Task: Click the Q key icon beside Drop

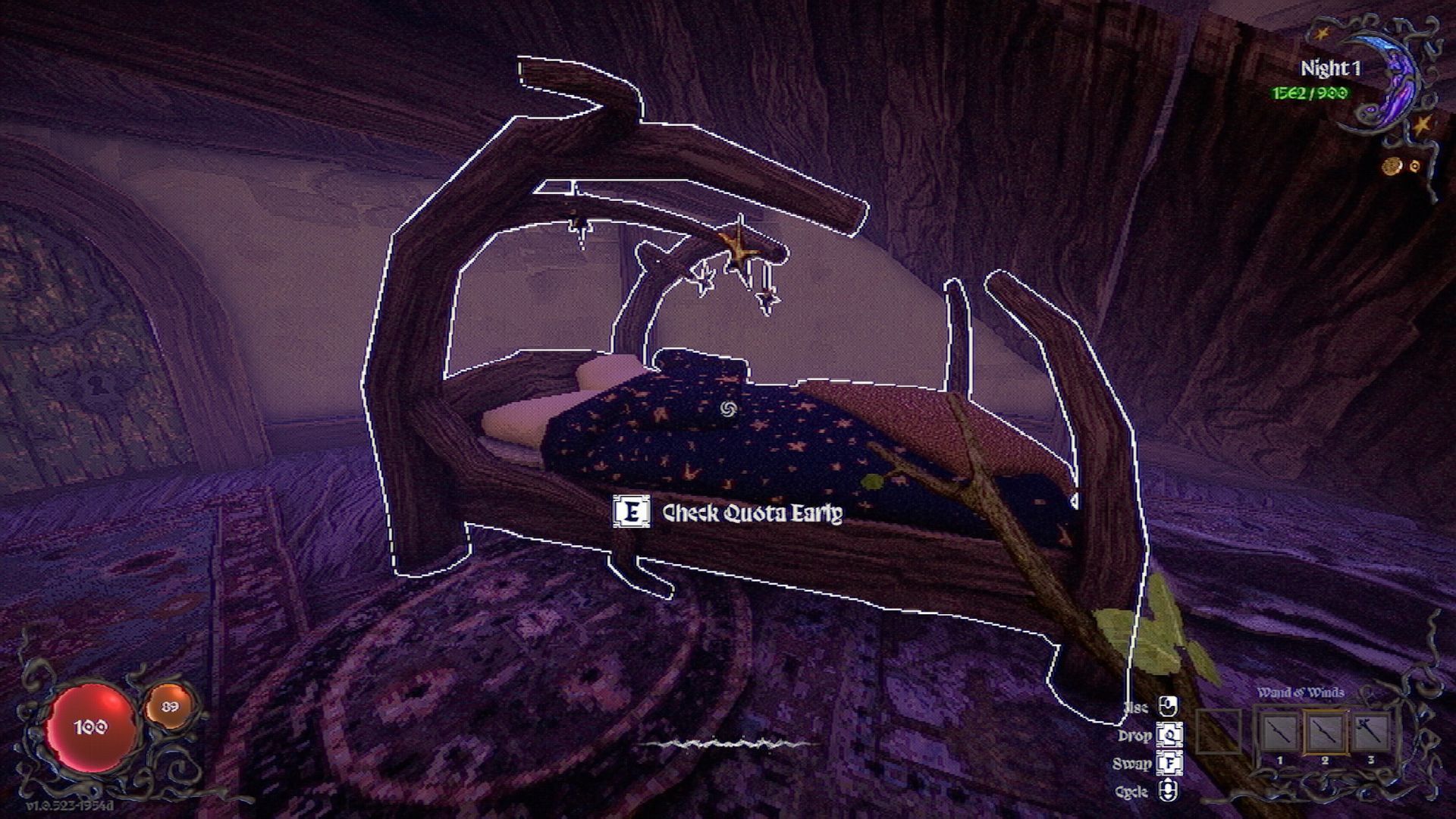Action: point(1169,735)
